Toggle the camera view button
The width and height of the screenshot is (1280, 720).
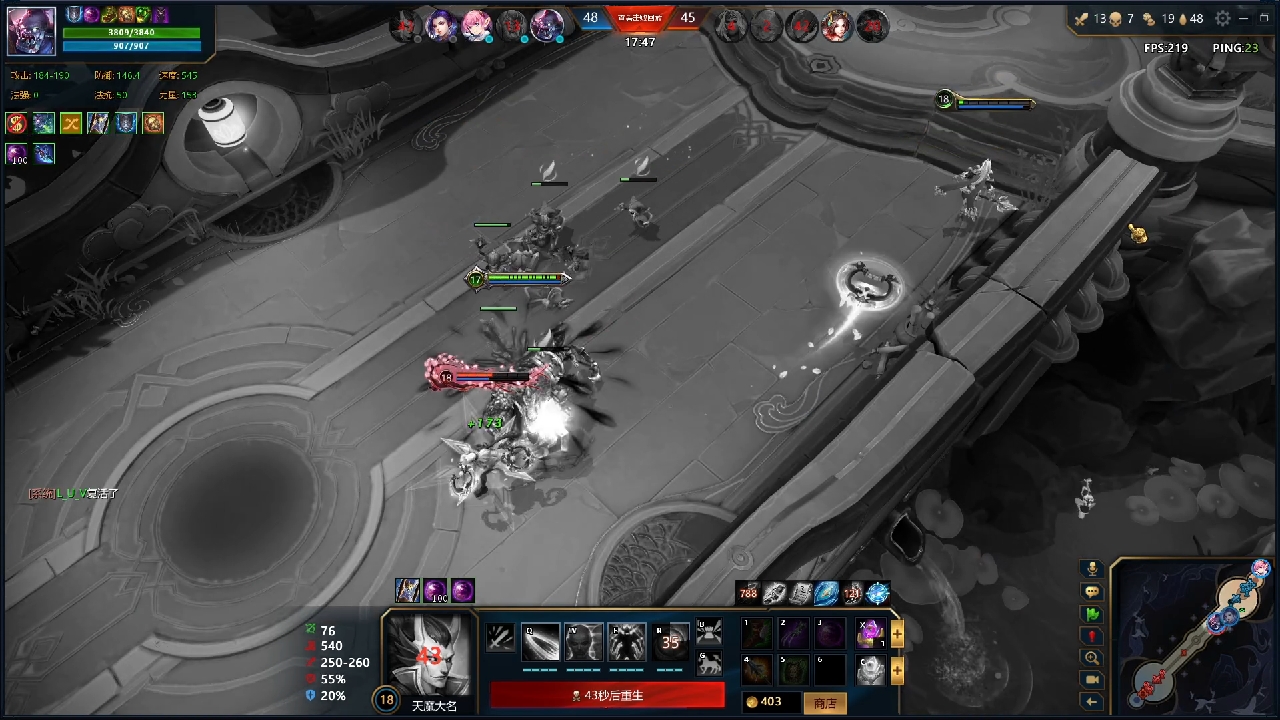(1092, 680)
